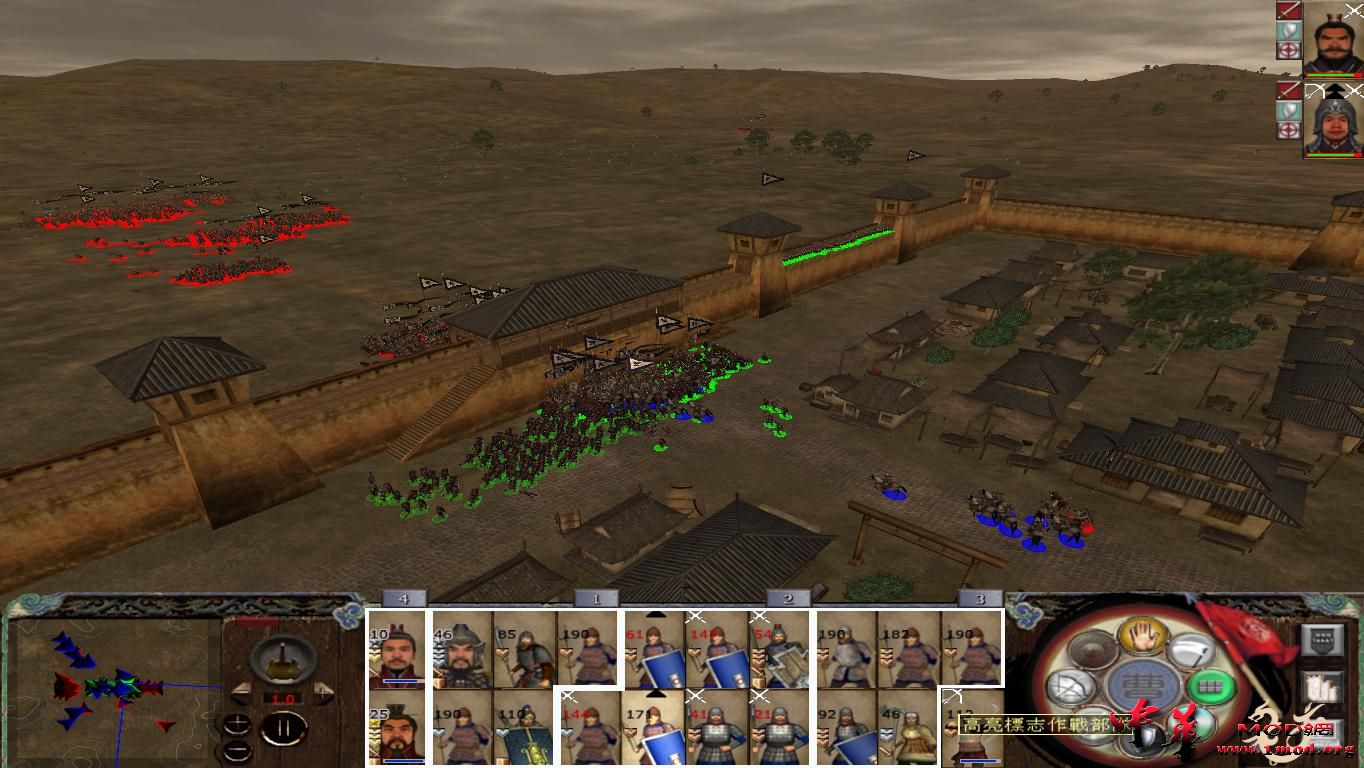
Task: Click the scrolls objectives icon on the right stack
Action: 1321,688
